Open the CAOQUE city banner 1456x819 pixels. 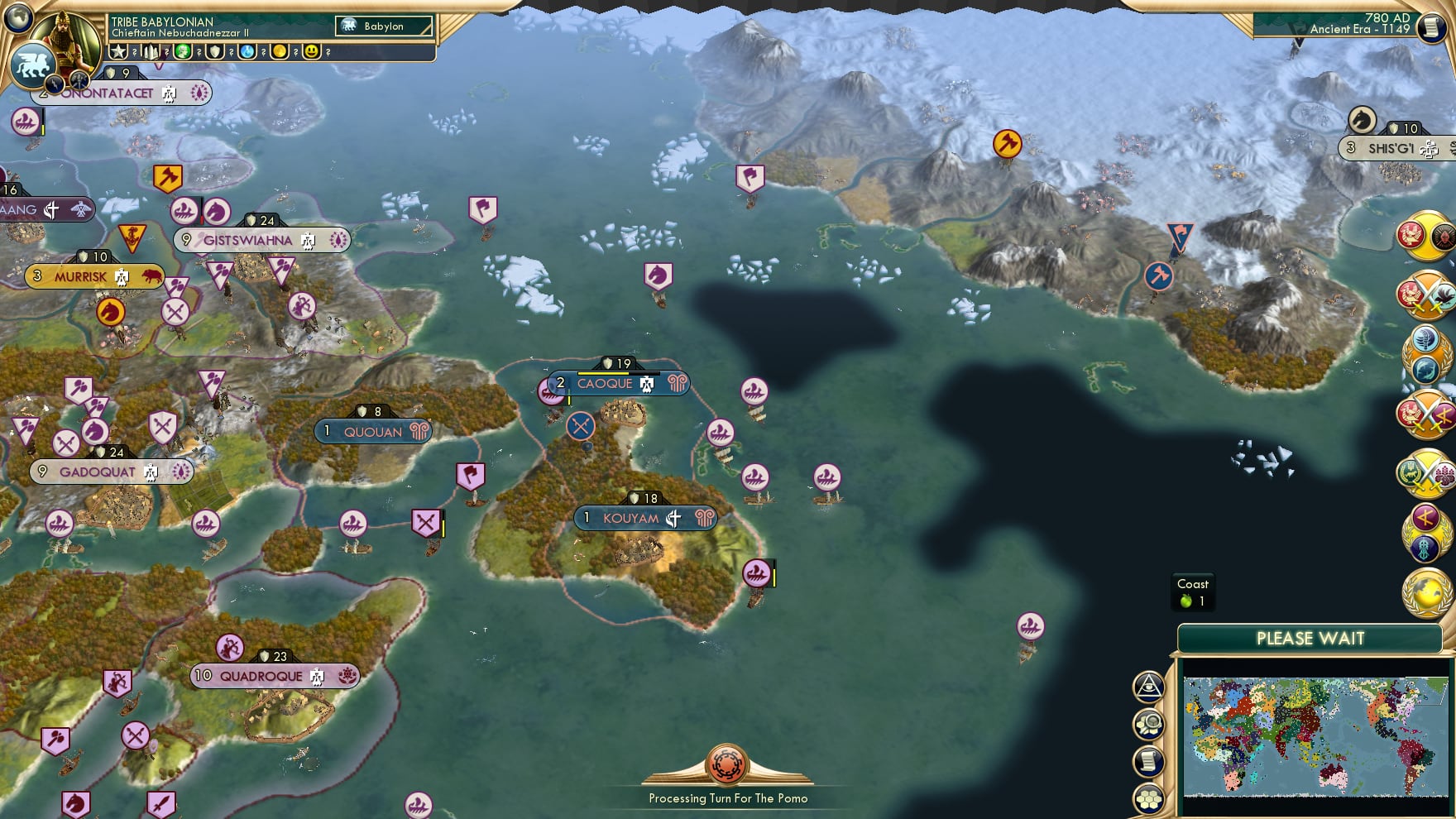[608, 383]
